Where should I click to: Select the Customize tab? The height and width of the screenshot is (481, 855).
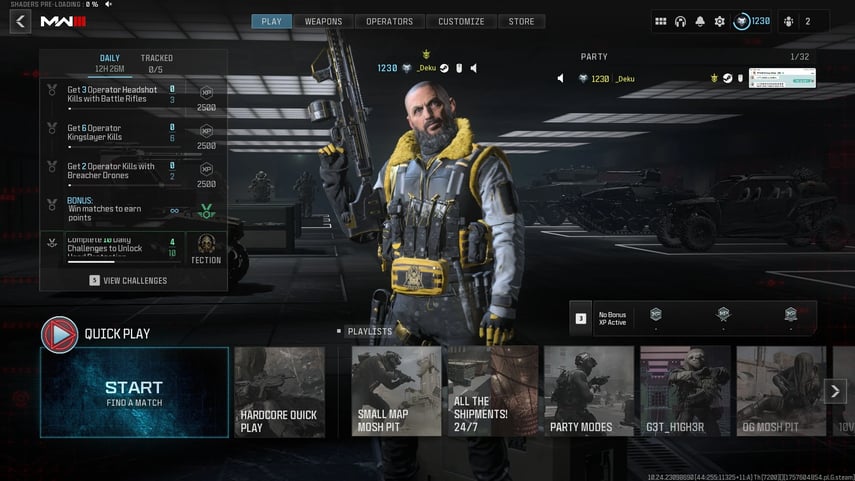(x=460, y=21)
